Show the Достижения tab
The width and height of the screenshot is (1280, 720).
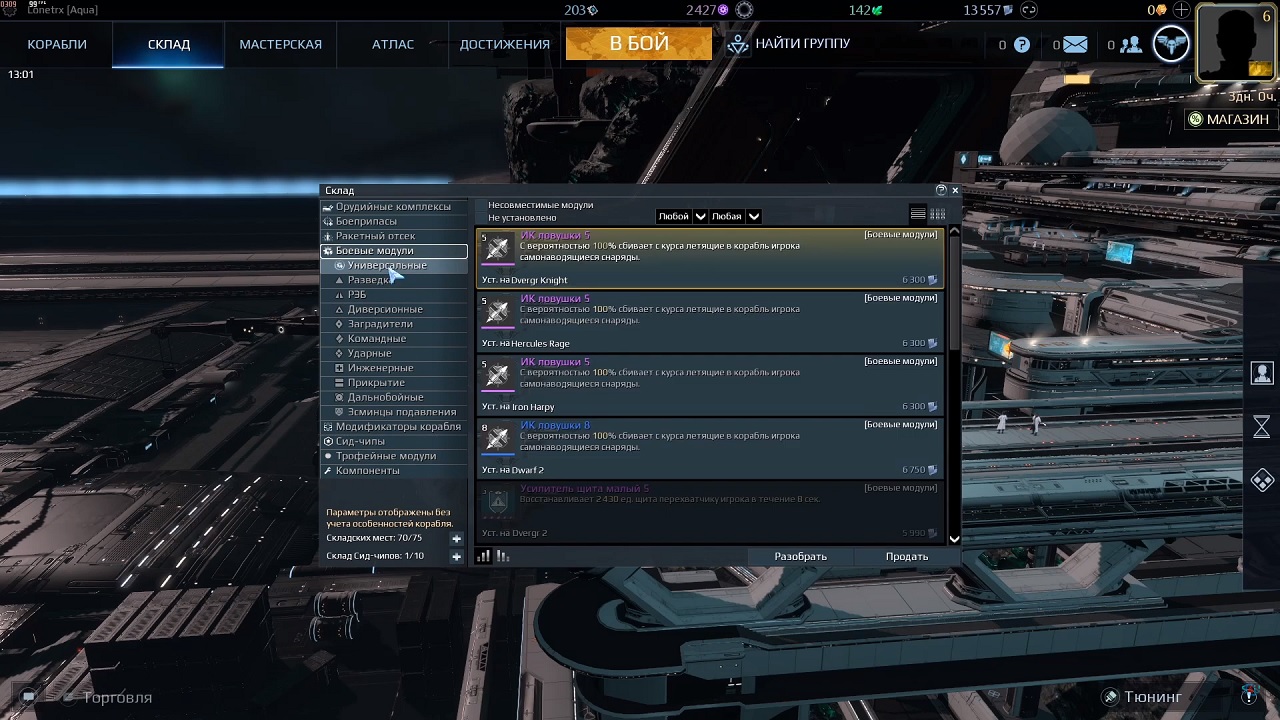(x=504, y=44)
